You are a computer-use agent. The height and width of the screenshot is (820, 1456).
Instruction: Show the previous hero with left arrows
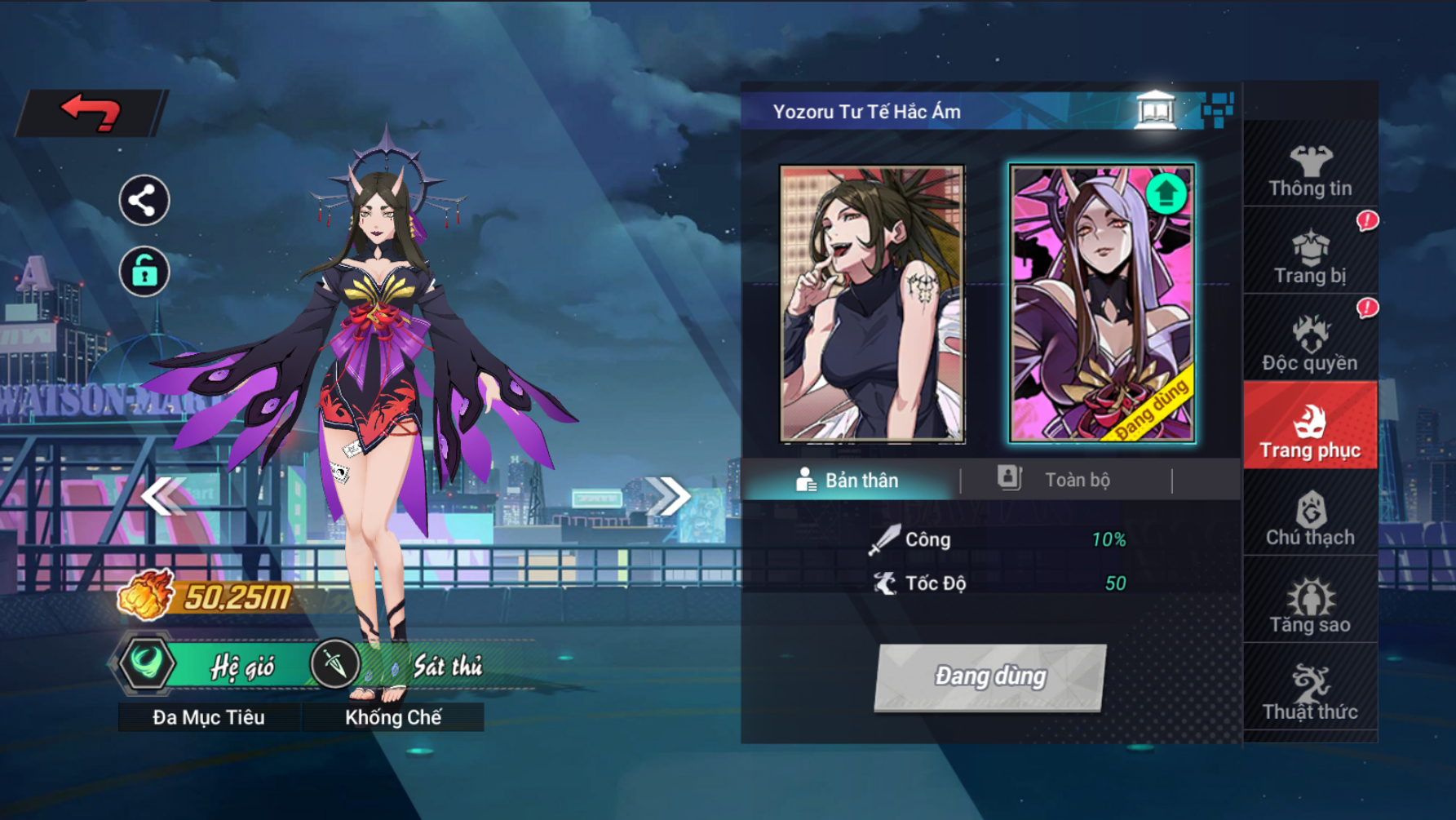163,496
